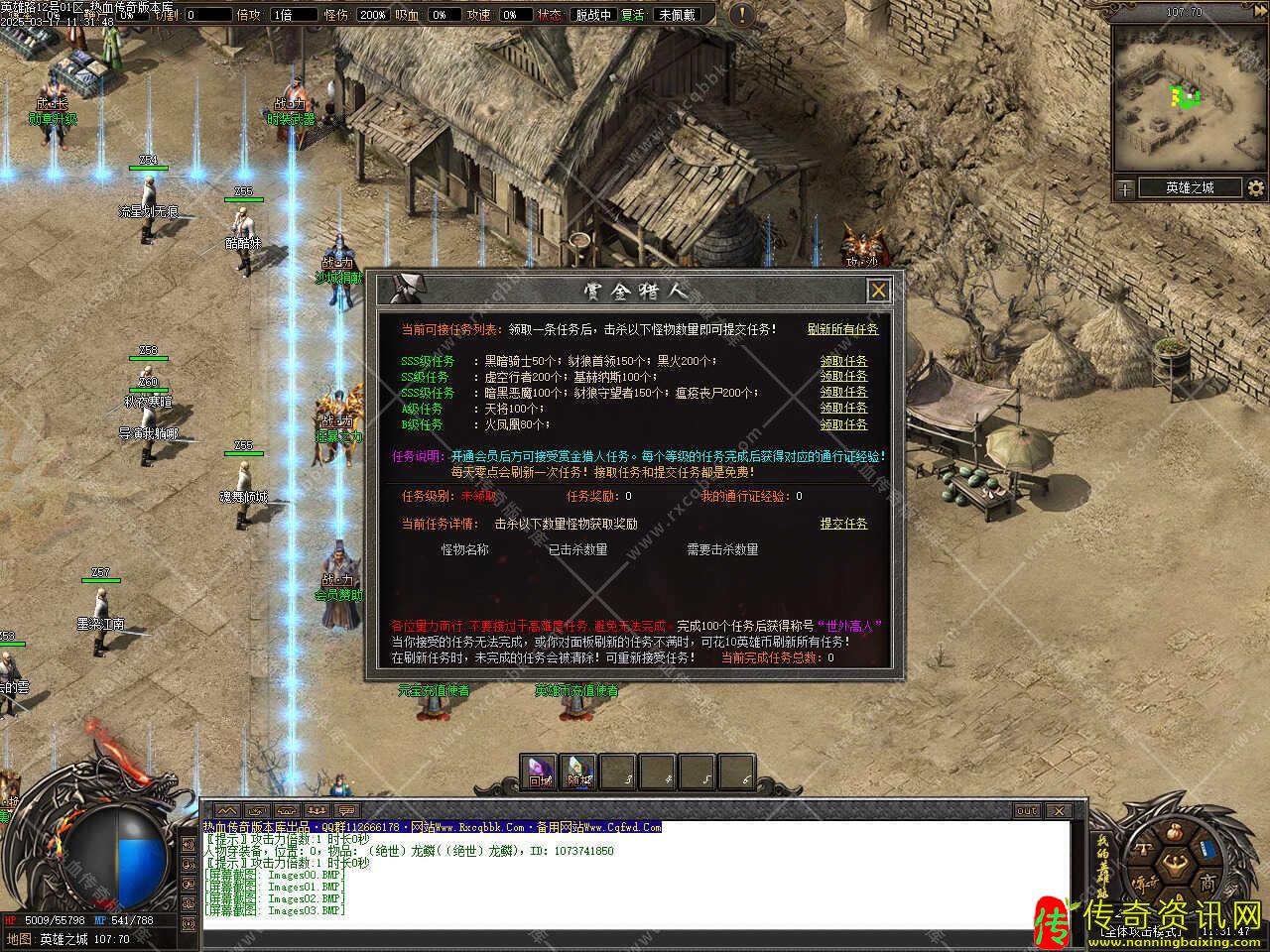Claim the SS级任务 虚空行者 task
1270x952 pixels.
tap(843, 377)
